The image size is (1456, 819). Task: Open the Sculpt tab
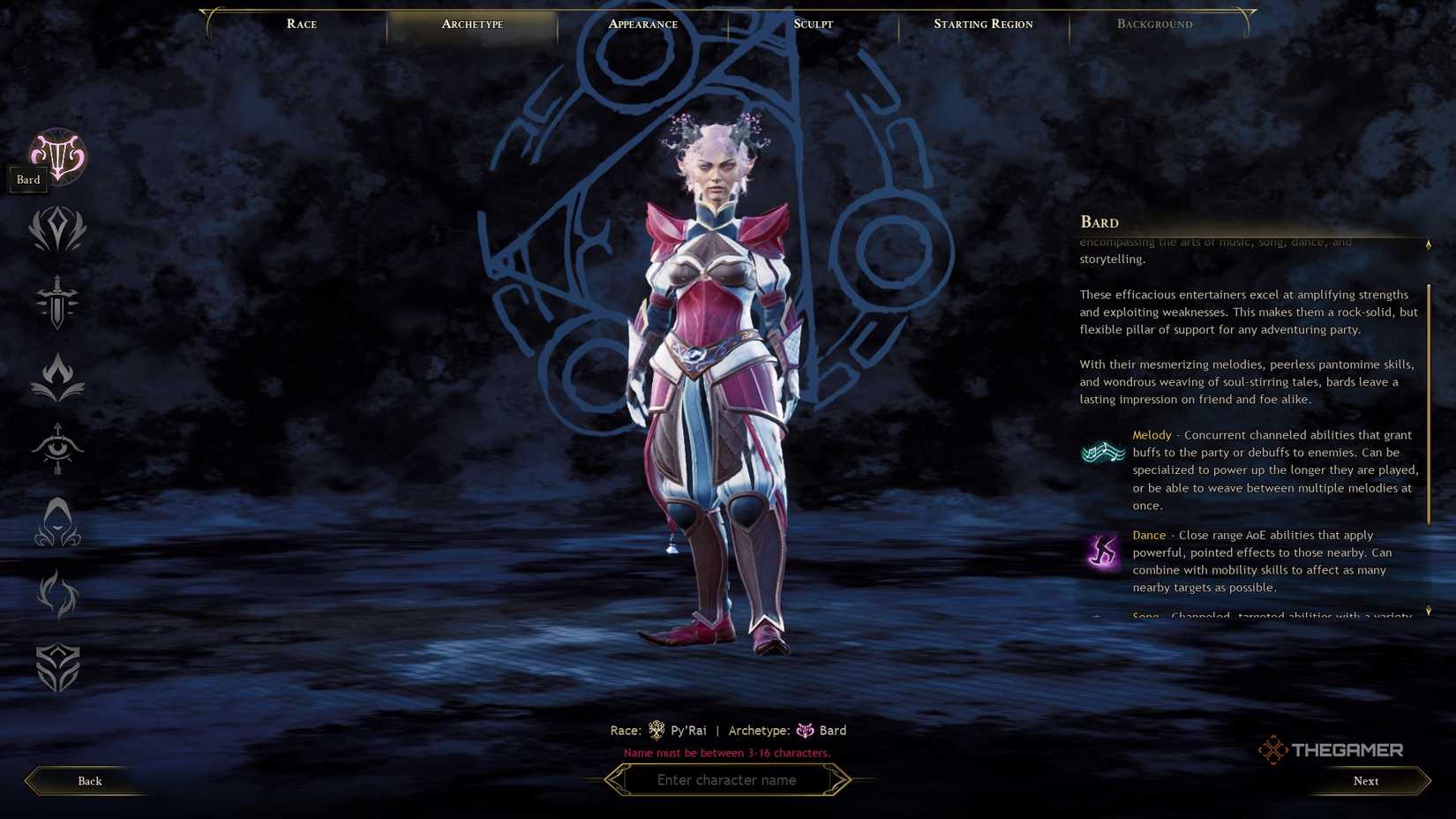812,24
